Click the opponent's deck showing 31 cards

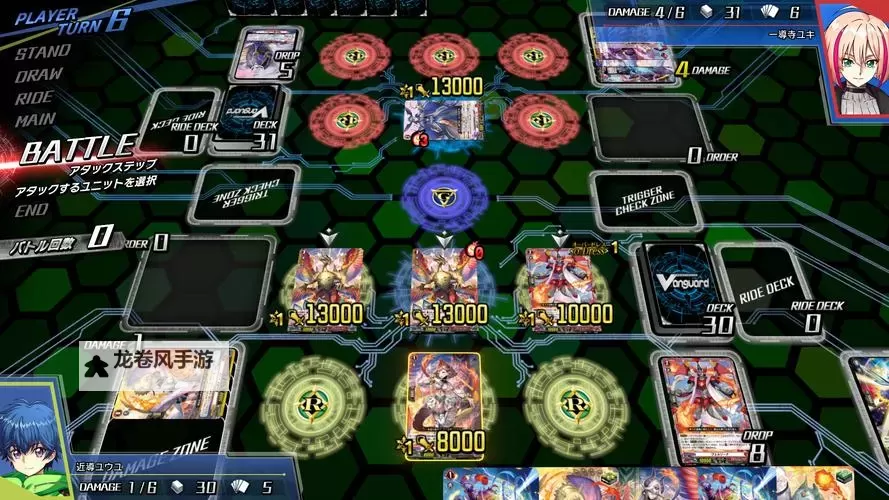click(x=247, y=118)
